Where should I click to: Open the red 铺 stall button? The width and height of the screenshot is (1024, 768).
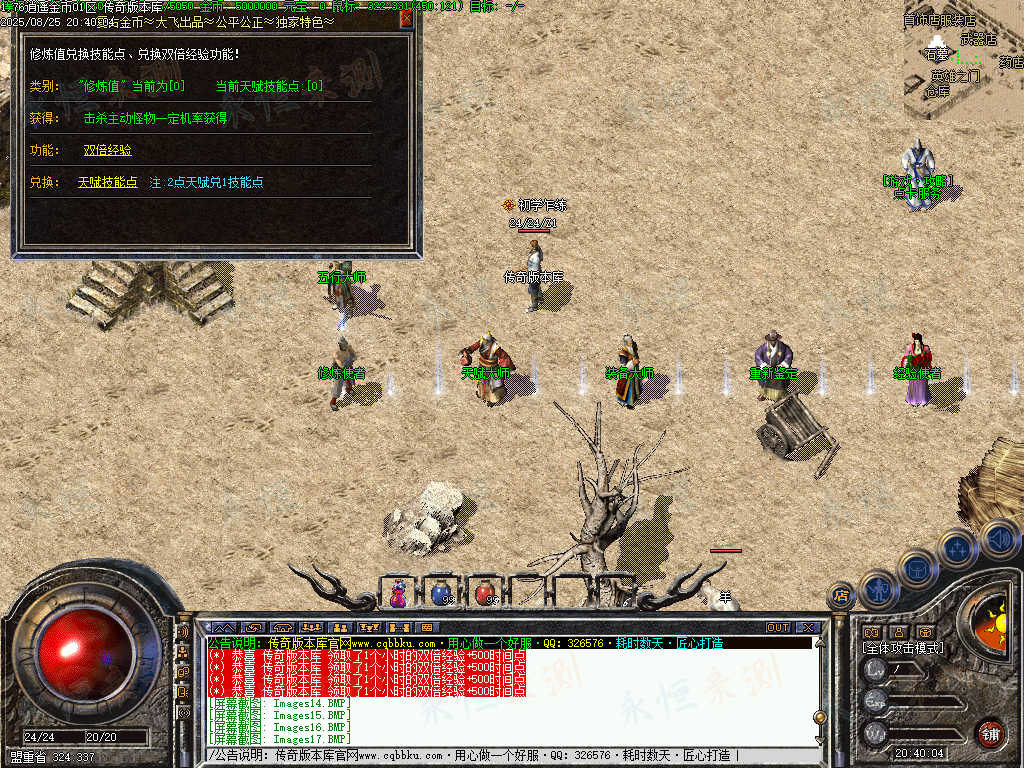[990, 732]
